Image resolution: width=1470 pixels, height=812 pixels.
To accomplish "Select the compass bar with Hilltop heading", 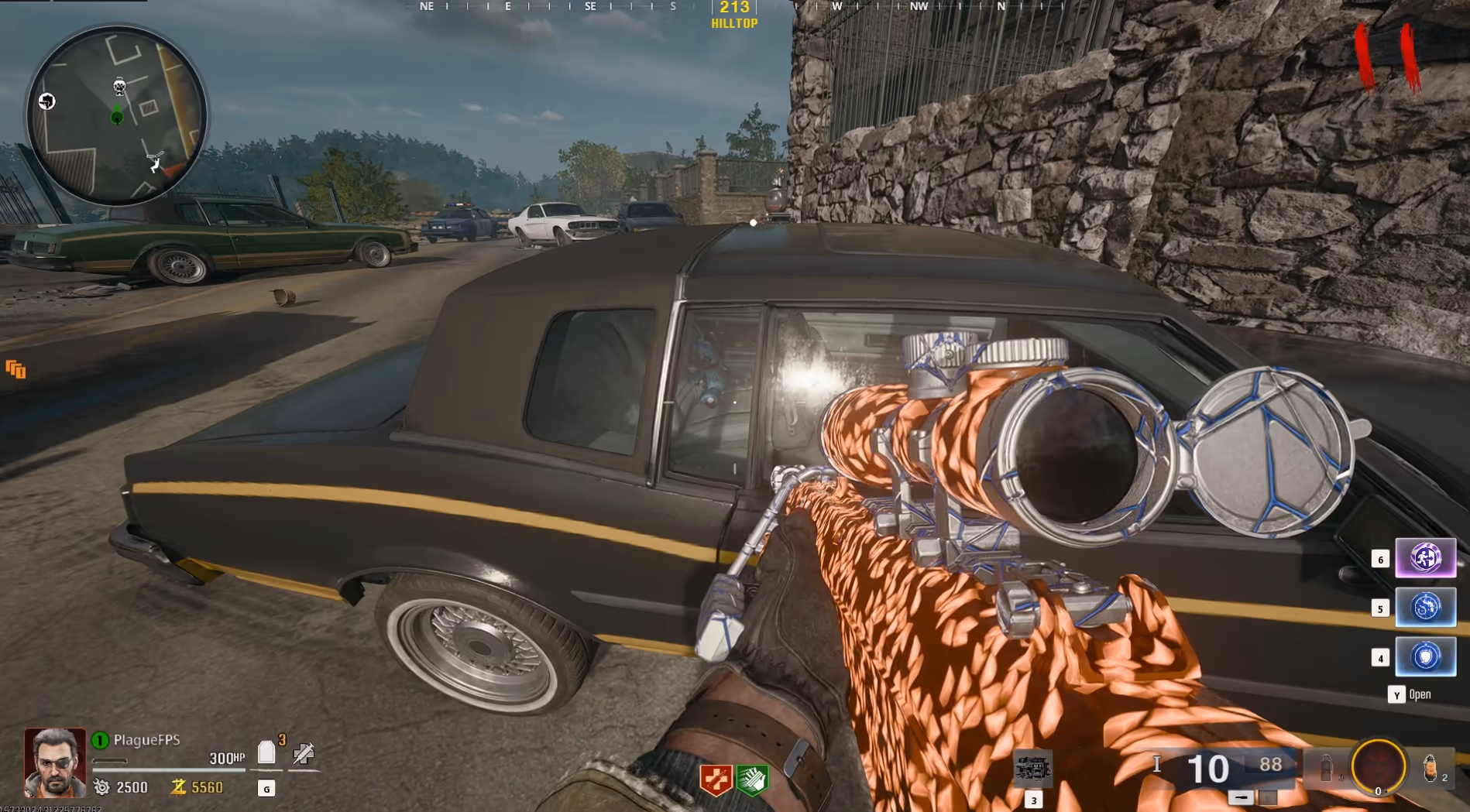I will [x=734, y=14].
